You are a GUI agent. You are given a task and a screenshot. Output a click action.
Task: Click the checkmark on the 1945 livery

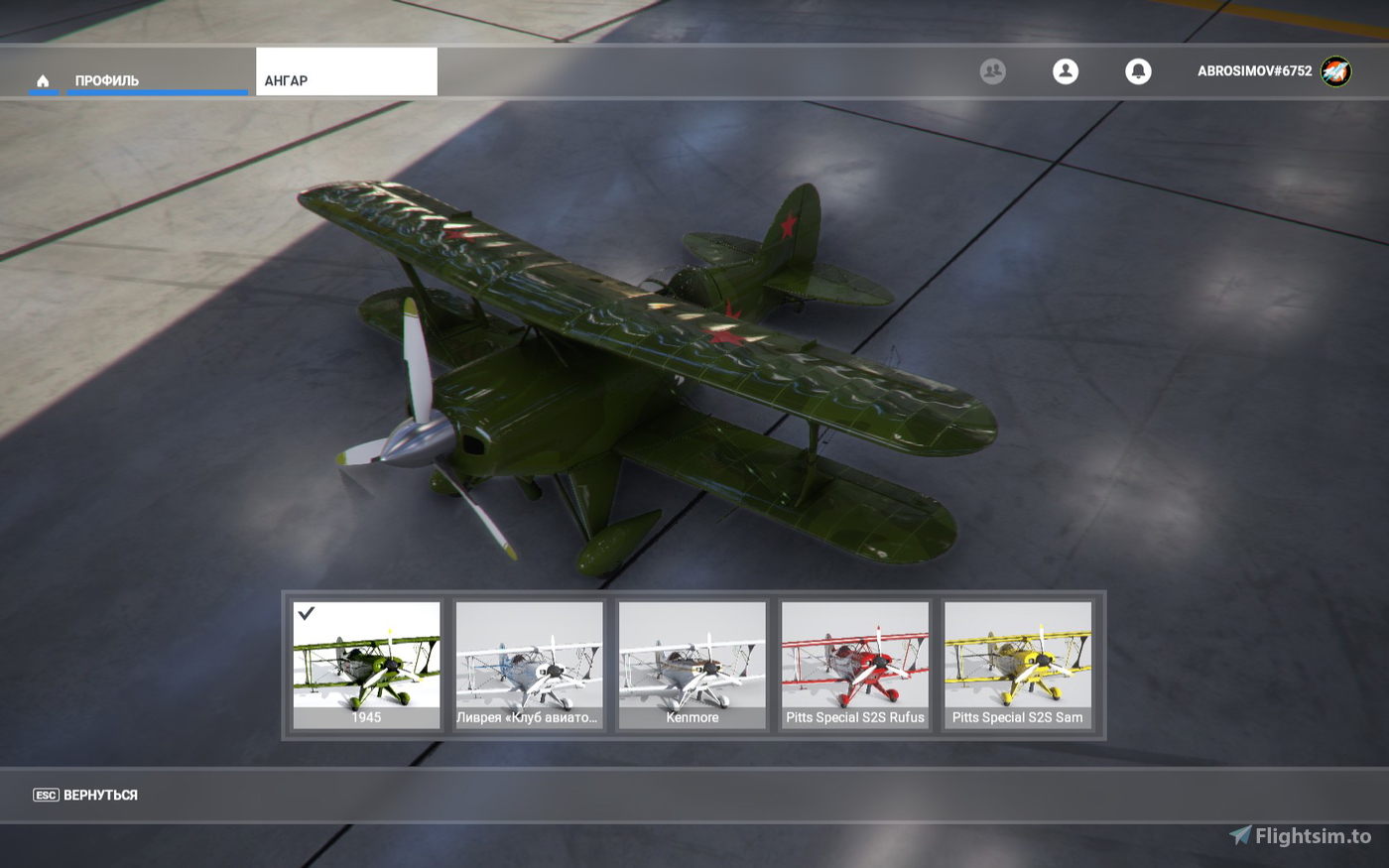point(307,615)
